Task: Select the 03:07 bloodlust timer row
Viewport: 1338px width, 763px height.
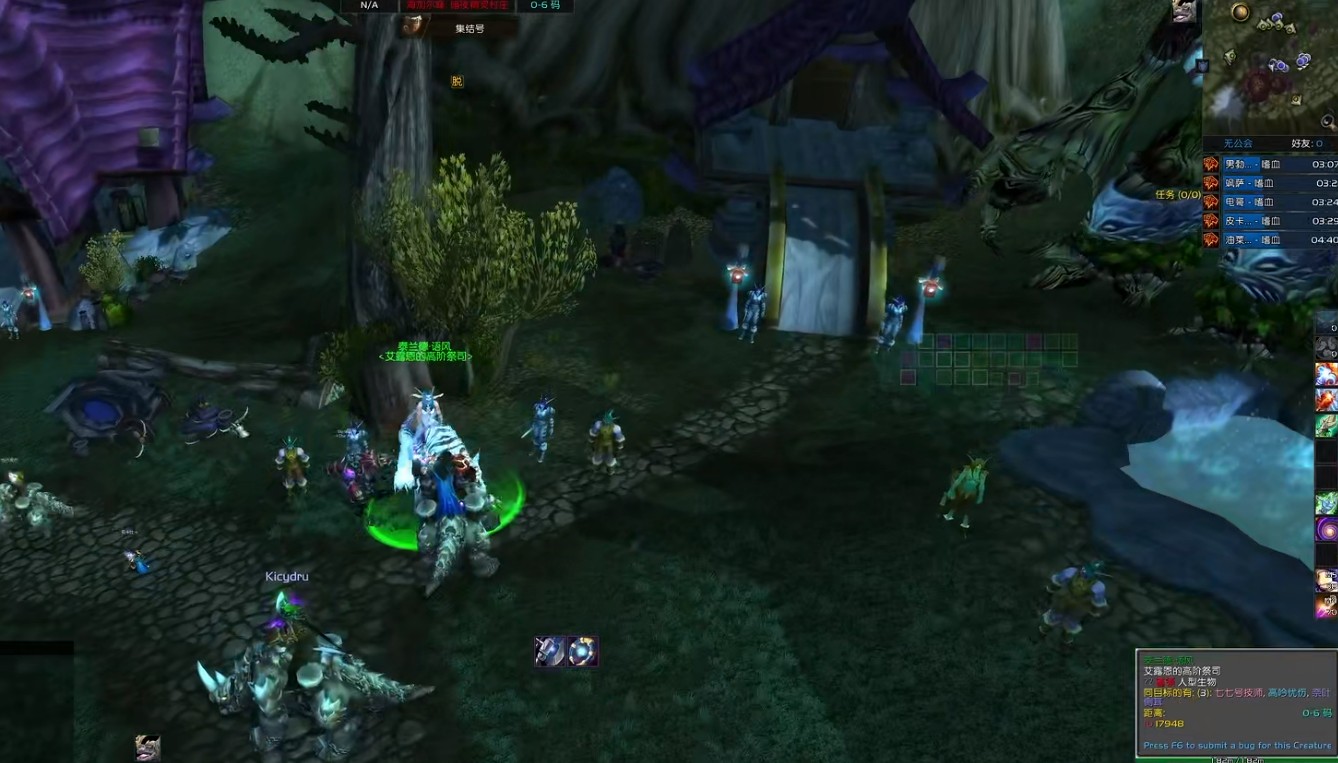Action: (1270, 164)
